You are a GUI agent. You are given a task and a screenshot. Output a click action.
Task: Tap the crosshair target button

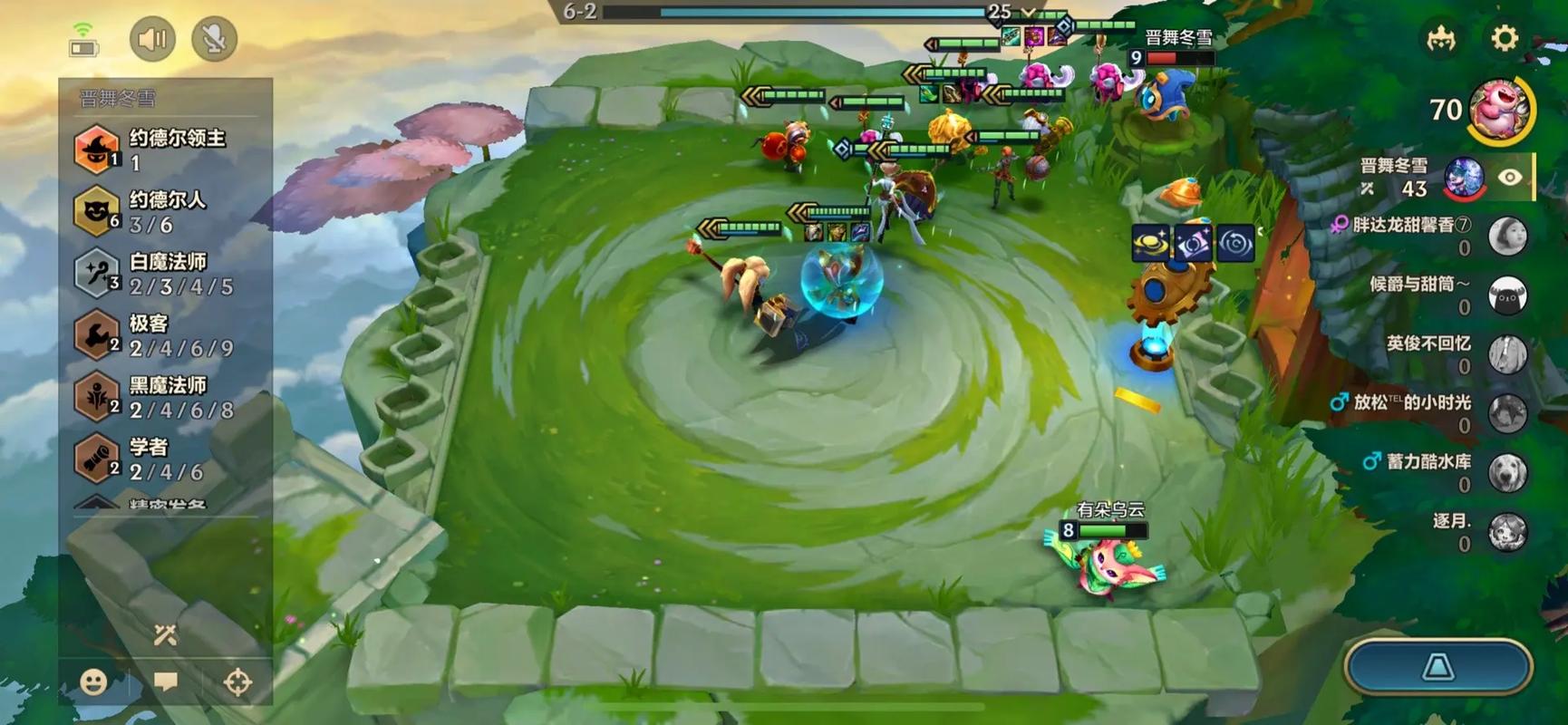(237, 681)
